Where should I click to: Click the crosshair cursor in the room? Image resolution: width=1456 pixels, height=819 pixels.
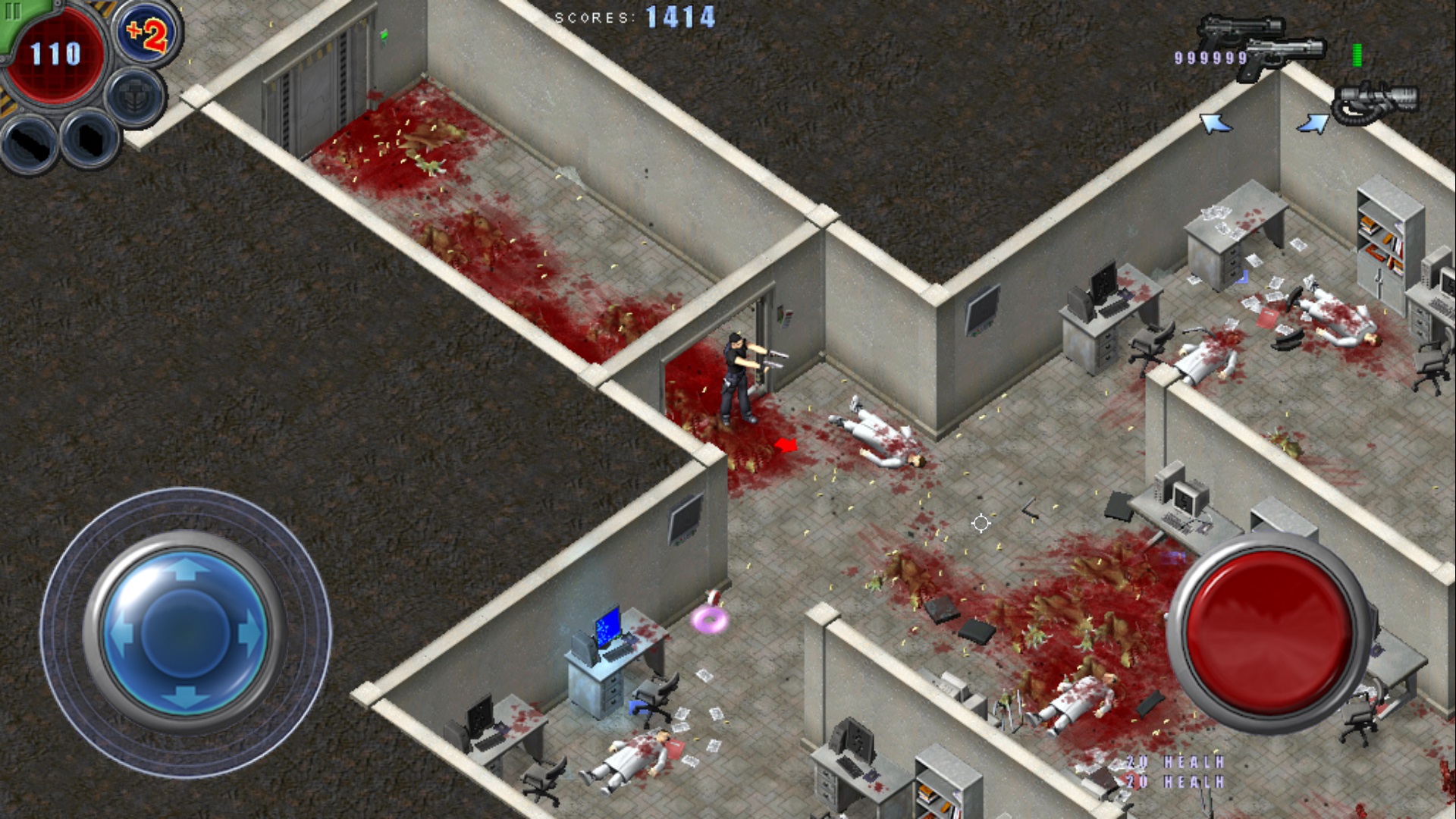click(981, 522)
